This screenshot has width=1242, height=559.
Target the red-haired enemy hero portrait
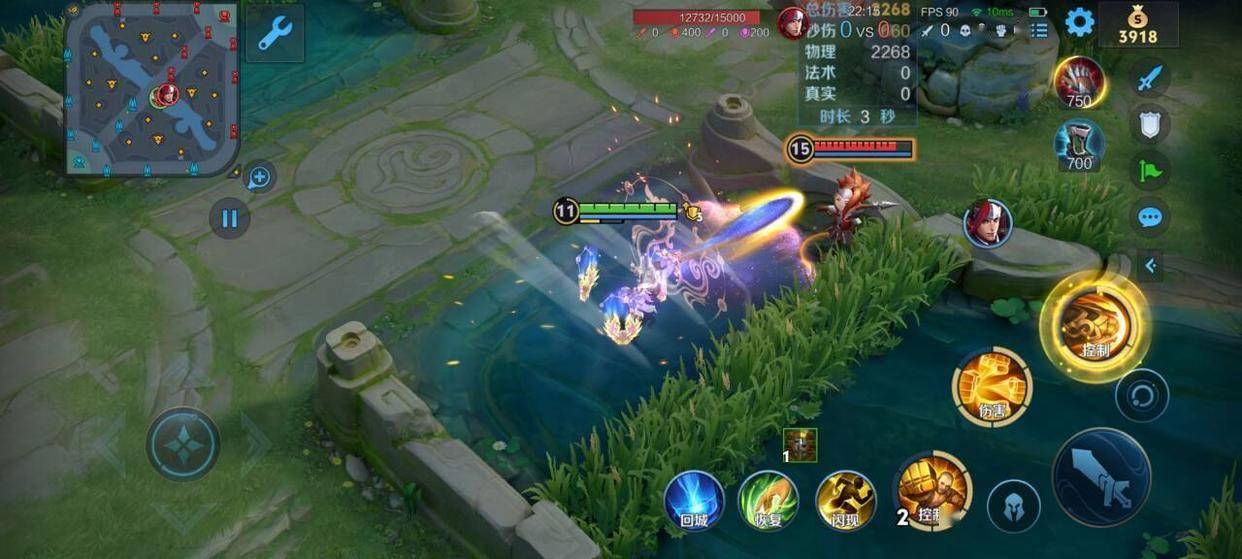(x=988, y=223)
